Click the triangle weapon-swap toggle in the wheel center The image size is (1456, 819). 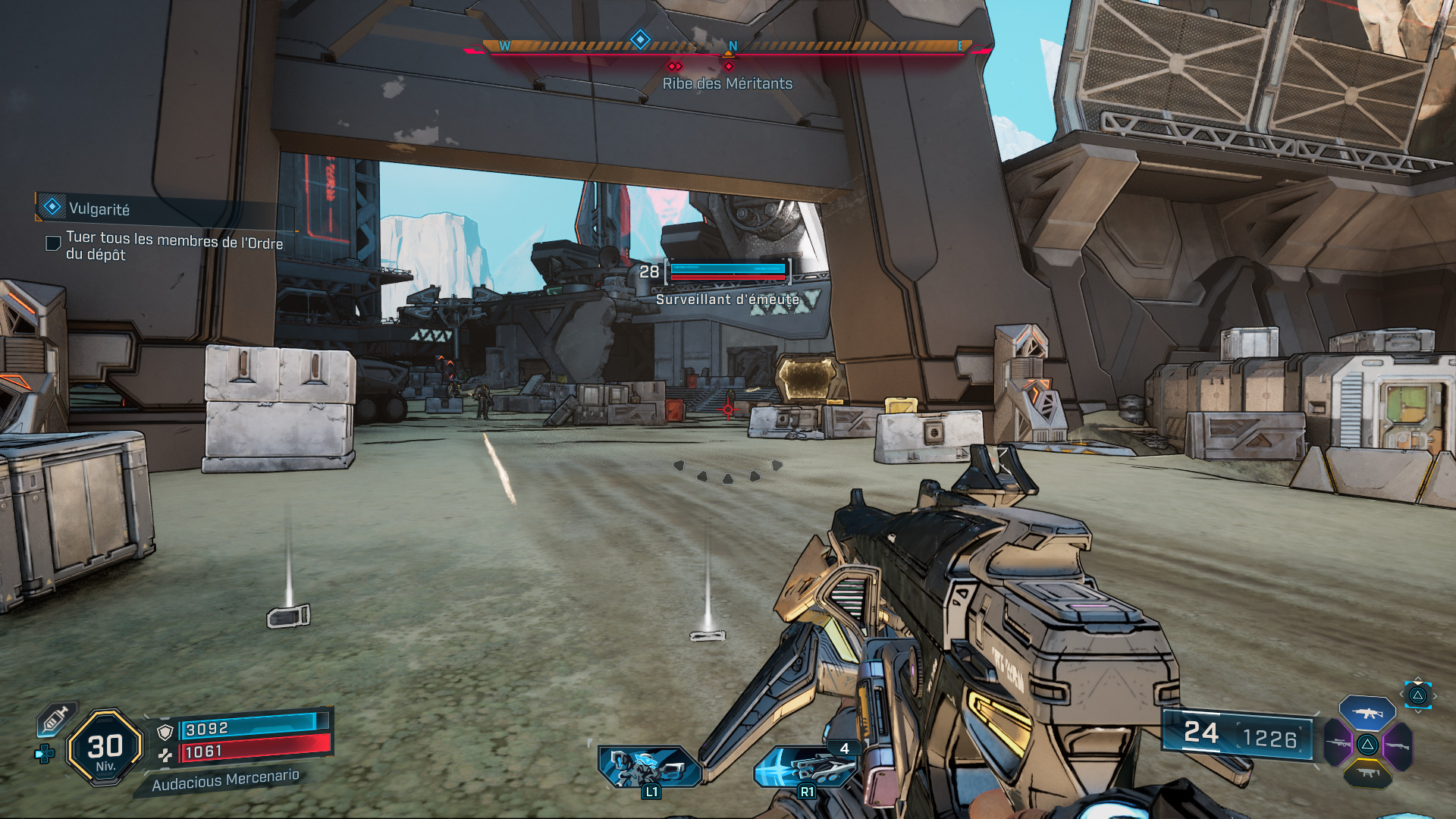pyautogui.click(x=1368, y=745)
